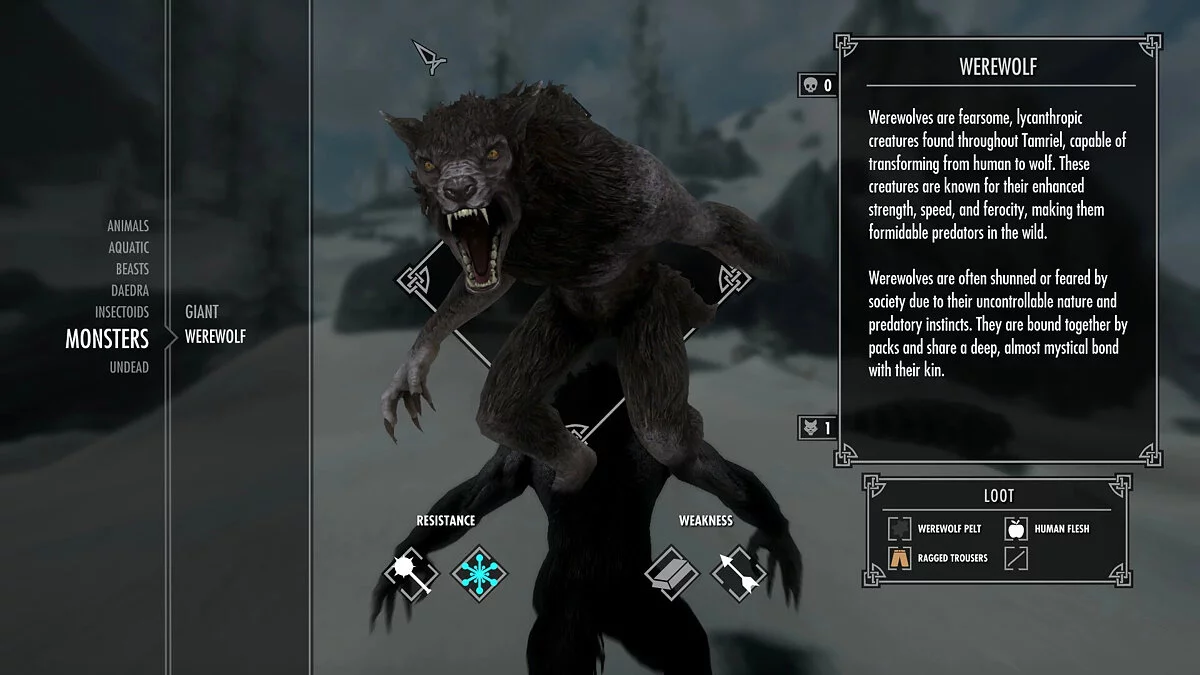Switch to the Daedra category
Viewport: 1200px width, 675px height.
pos(130,291)
